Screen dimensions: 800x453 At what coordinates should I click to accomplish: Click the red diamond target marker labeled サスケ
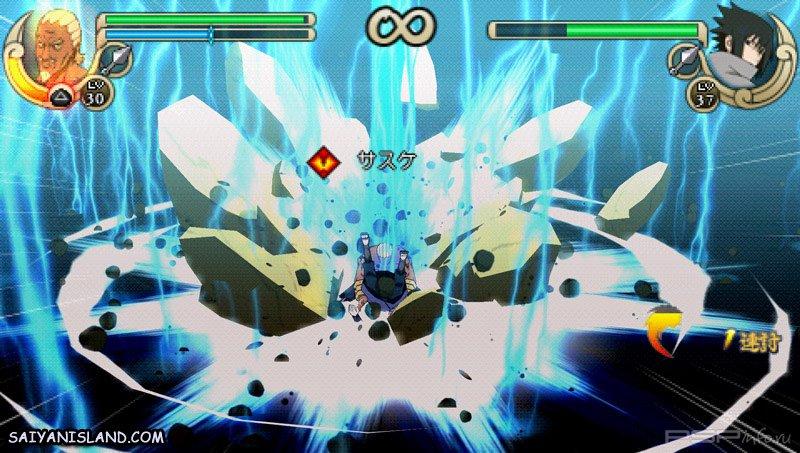pos(324,160)
